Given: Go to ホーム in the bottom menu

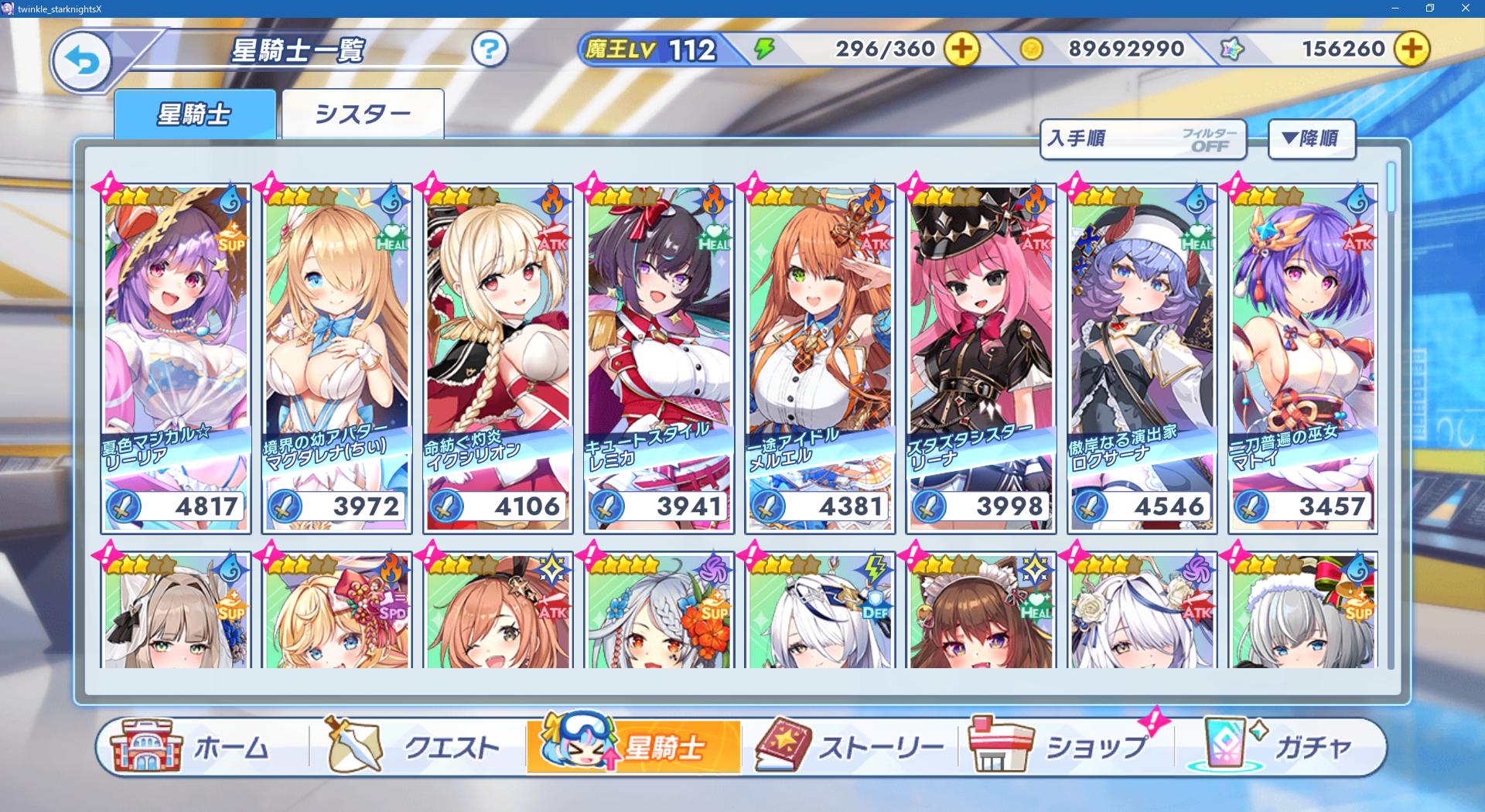Looking at the screenshot, I should click(193, 747).
